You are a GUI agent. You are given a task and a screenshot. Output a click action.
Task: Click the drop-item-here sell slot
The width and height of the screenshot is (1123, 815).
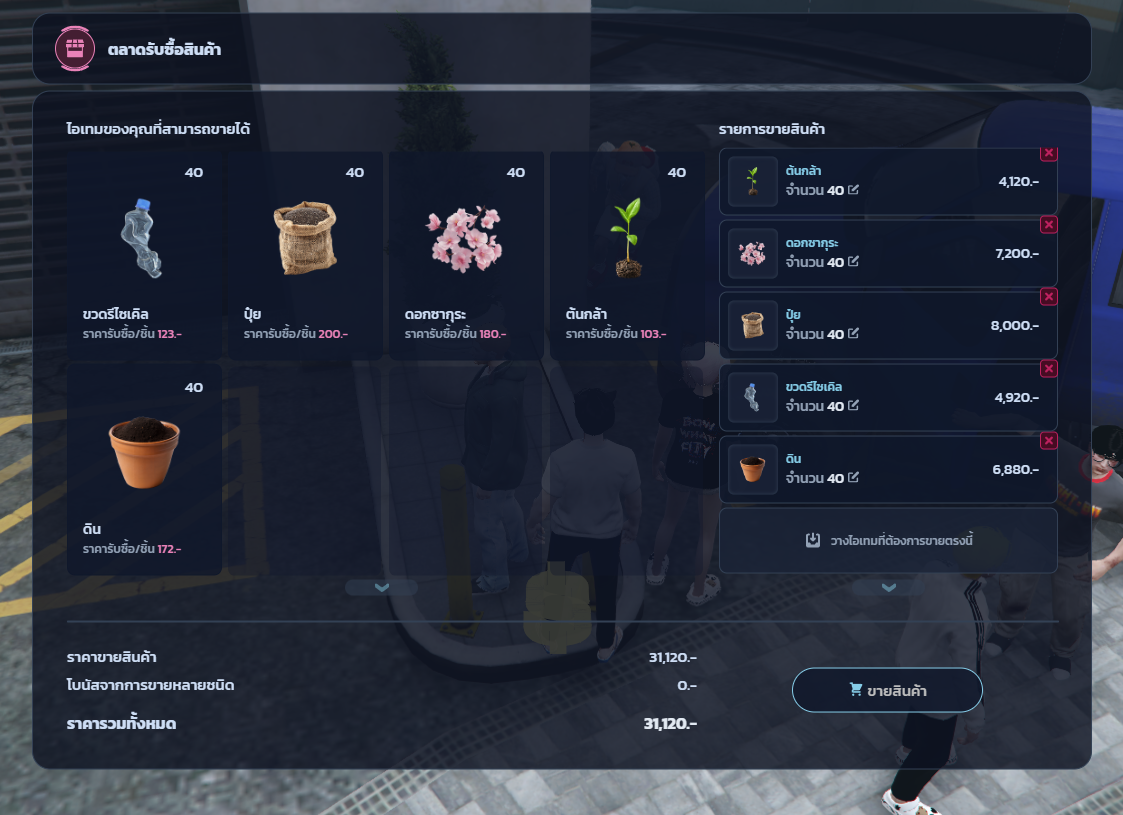(x=888, y=540)
